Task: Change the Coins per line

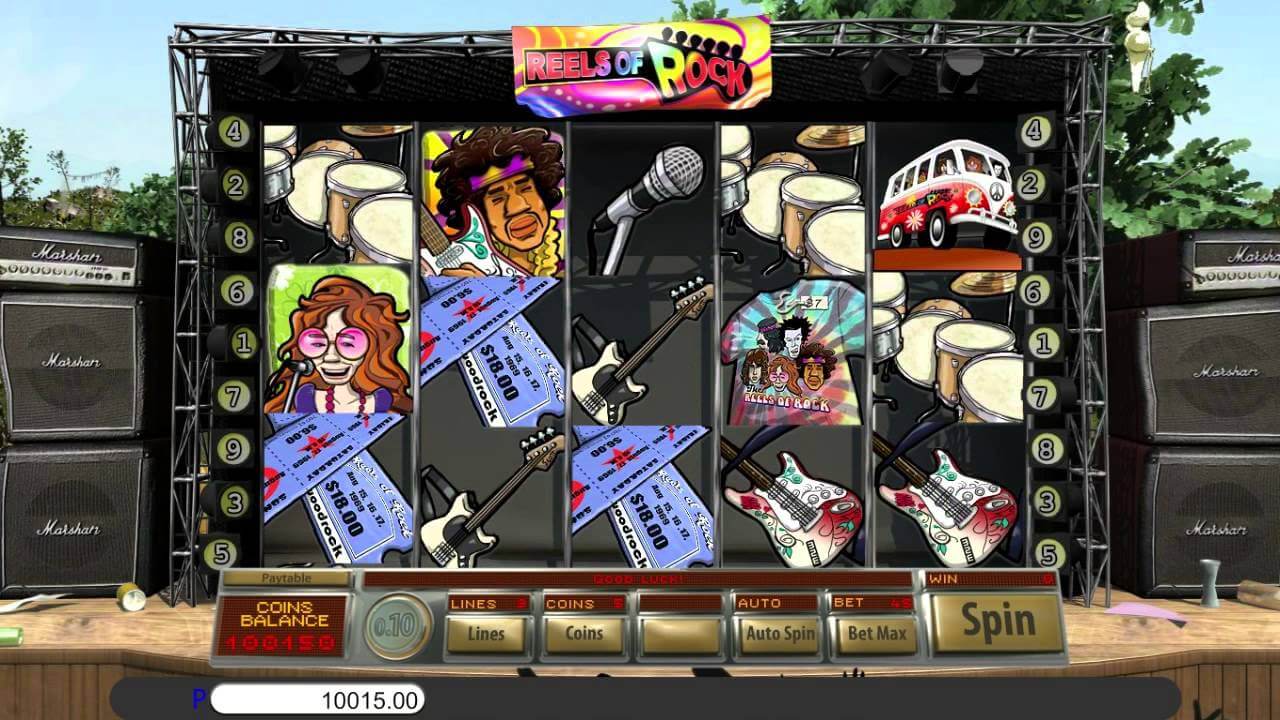Action: pyautogui.click(x=583, y=633)
